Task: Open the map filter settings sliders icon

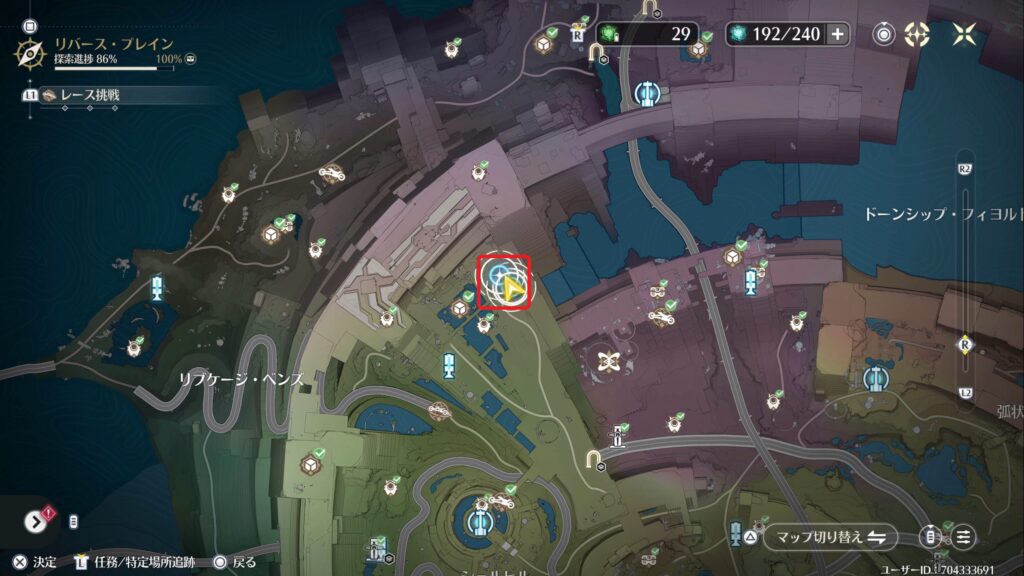Action: click(x=963, y=537)
